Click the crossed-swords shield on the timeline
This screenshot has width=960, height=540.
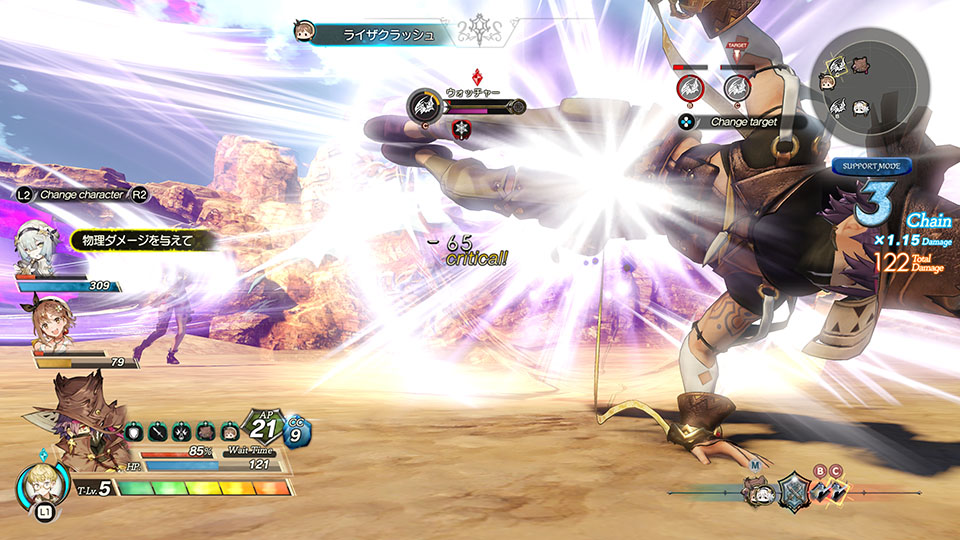tap(793, 490)
